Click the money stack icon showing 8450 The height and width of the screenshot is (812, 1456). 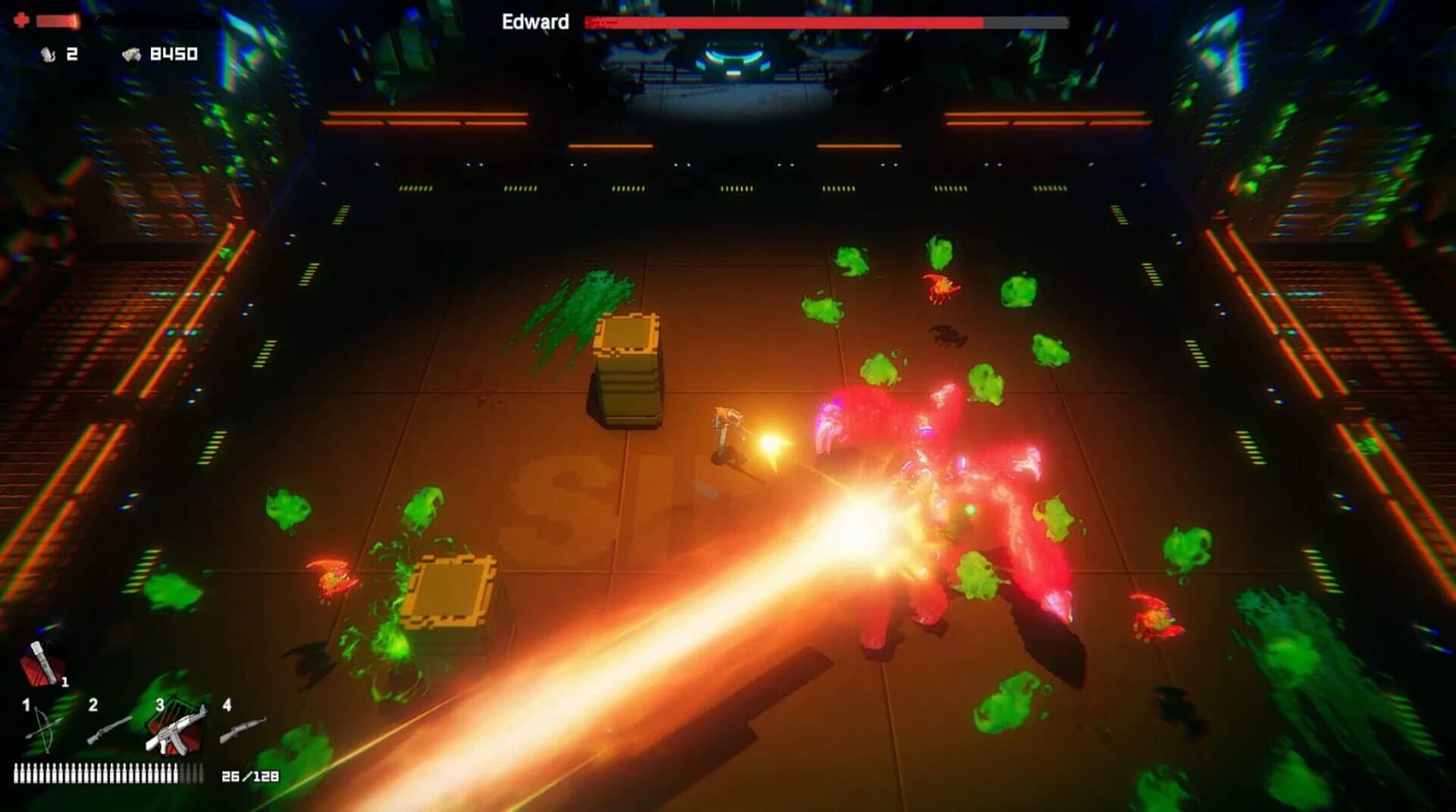(x=133, y=54)
